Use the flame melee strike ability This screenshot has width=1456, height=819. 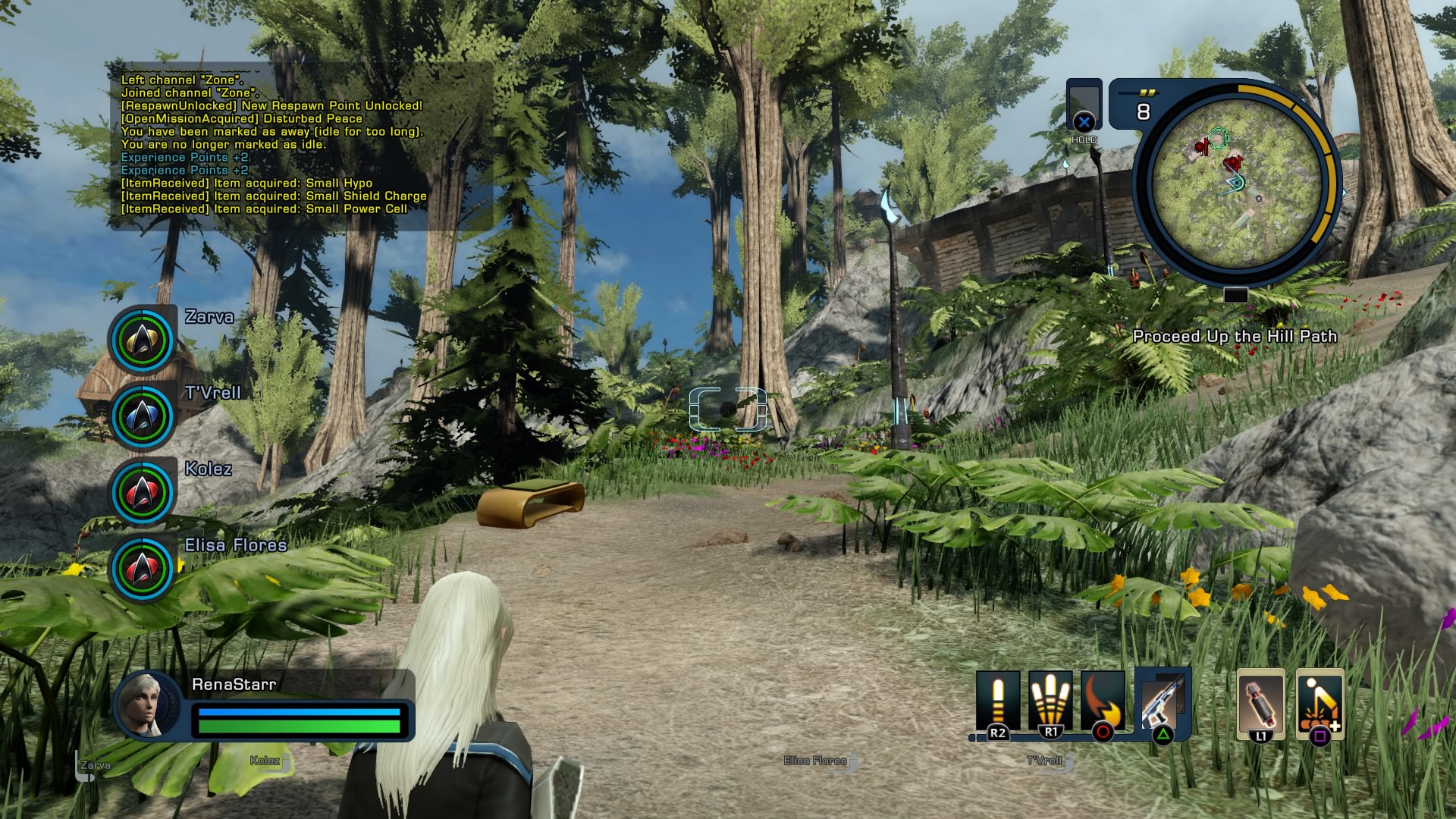[x=1103, y=701]
